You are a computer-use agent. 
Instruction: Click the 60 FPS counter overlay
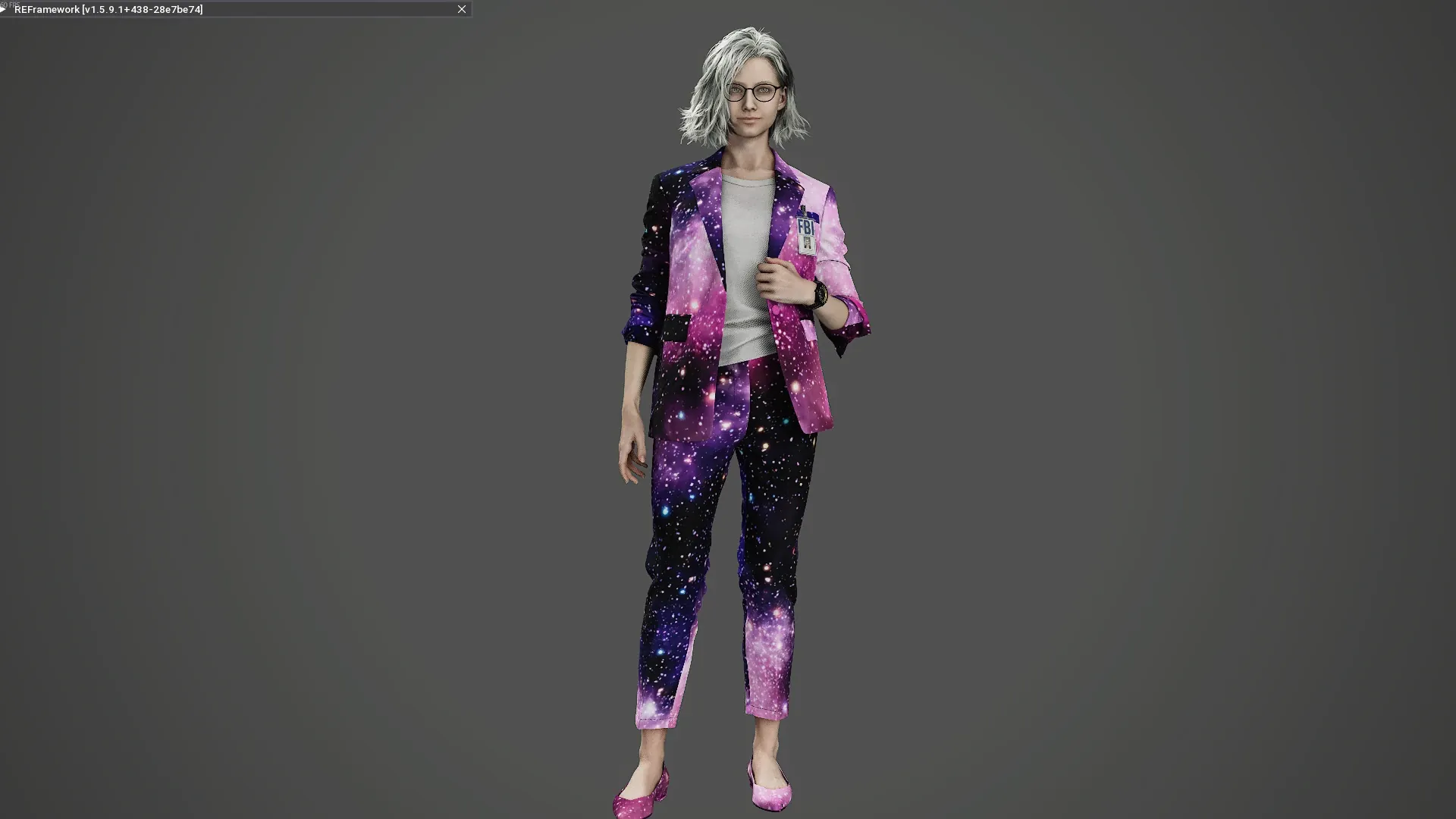coord(9,4)
